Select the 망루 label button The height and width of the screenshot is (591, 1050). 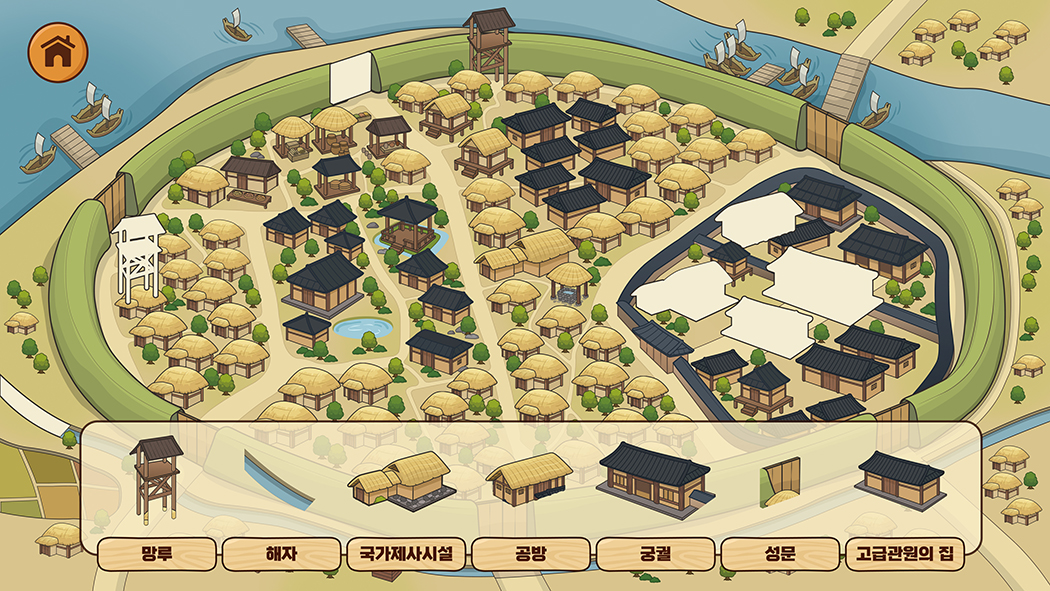(x=158, y=553)
